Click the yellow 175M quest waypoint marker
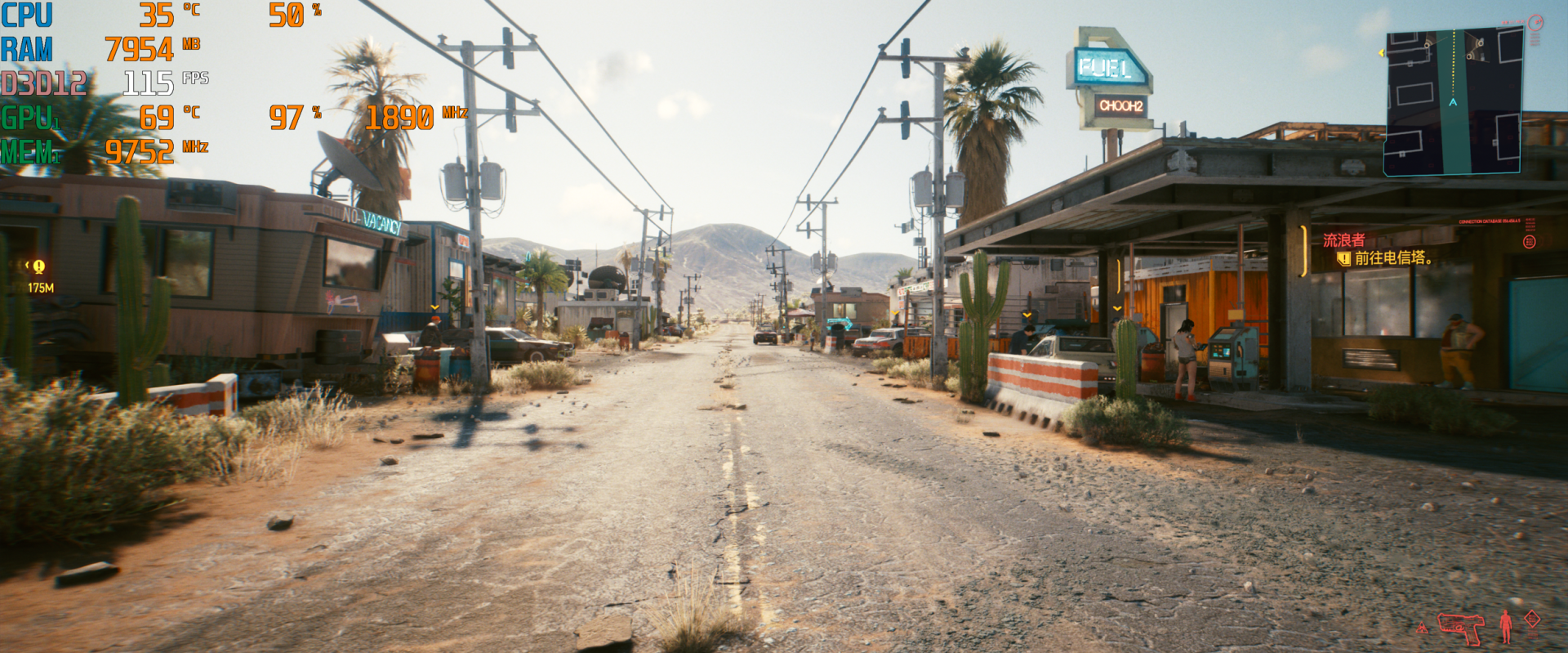Viewport: 1568px width, 653px height. pyautogui.click(x=38, y=266)
